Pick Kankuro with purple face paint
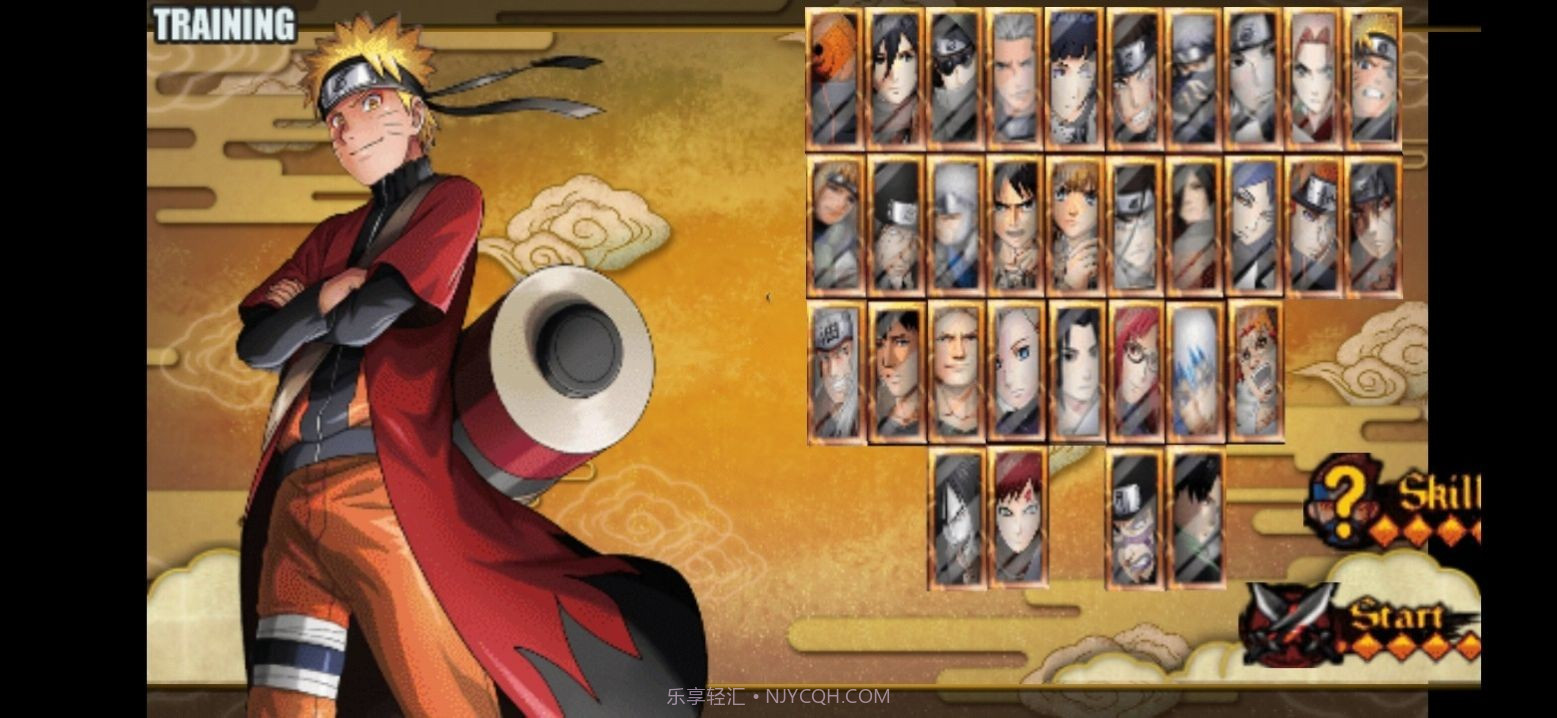The height and width of the screenshot is (718, 1557). 1135,517
